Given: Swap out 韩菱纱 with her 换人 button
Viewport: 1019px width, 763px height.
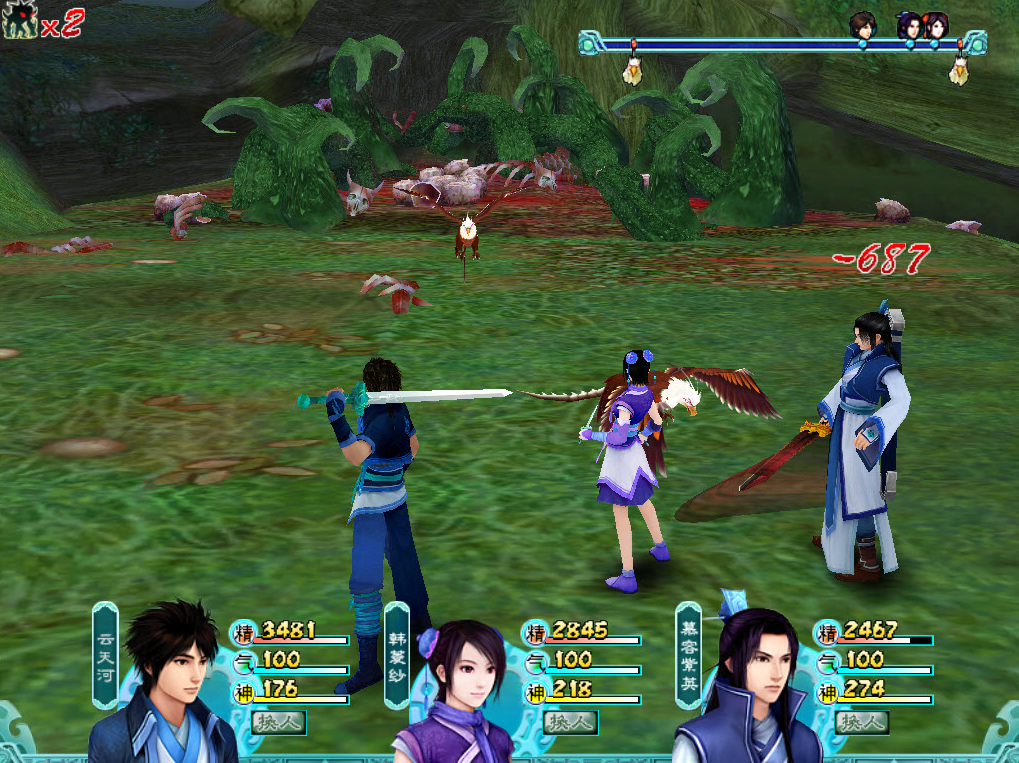Looking at the screenshot, I should [571, 722].
